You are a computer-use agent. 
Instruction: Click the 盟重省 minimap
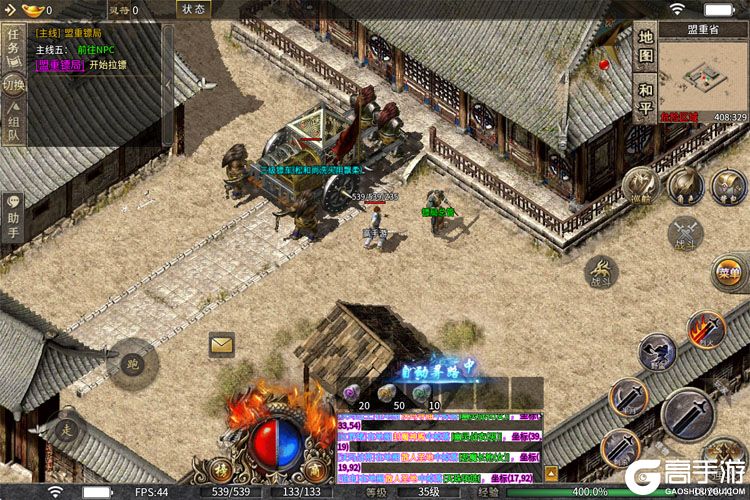pyautogui.click(x=699, y=74)
